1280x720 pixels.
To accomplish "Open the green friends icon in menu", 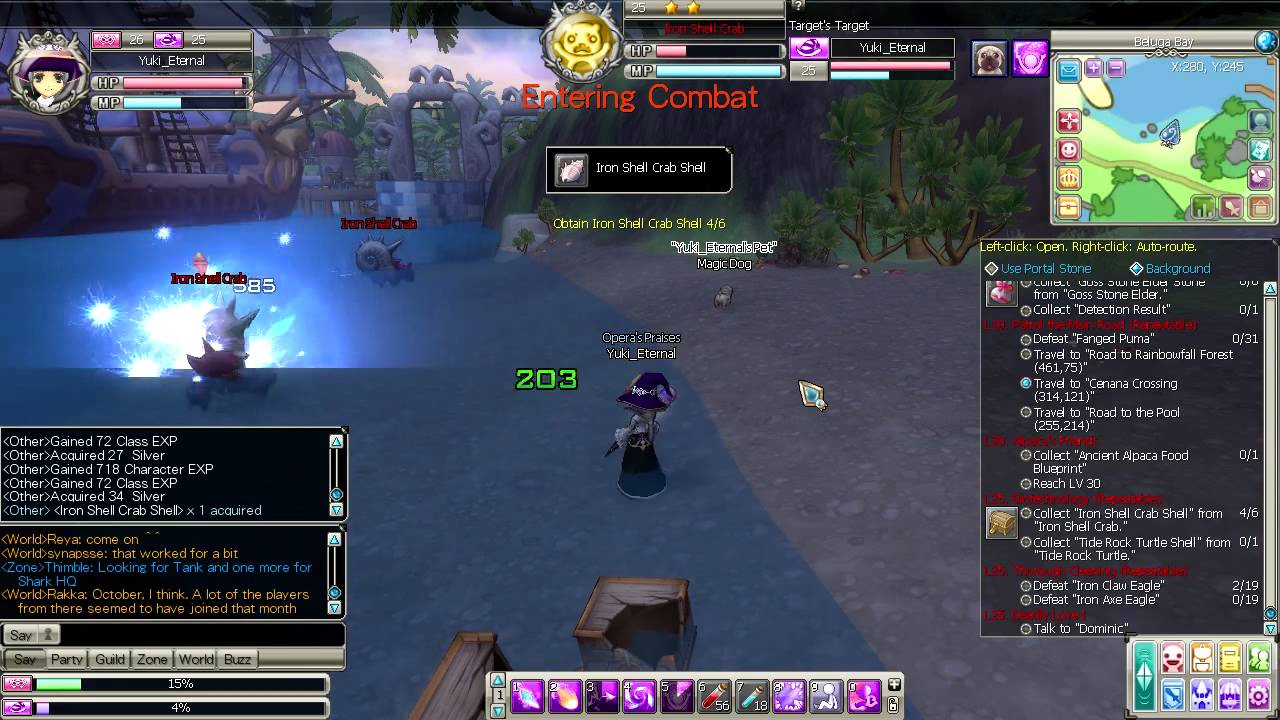I will click(1259, 659).
